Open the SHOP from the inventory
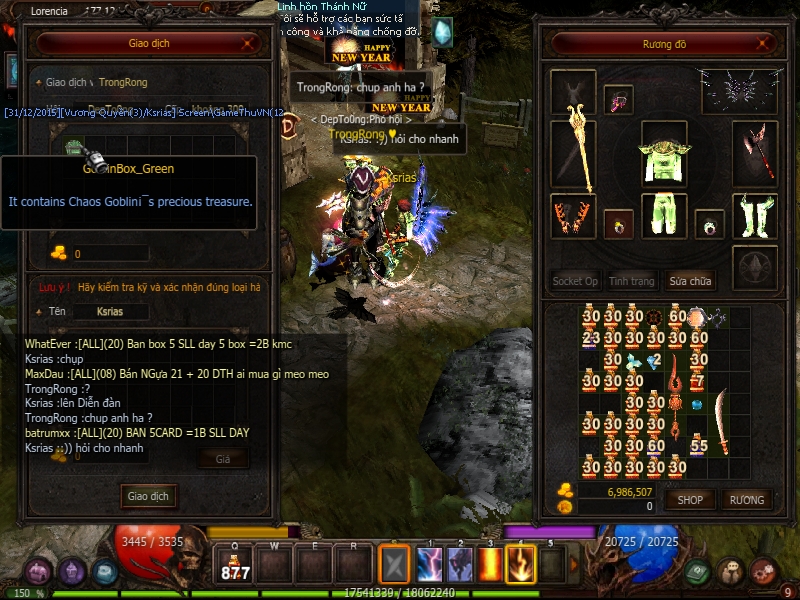The image size is (800, 600). 690,499
